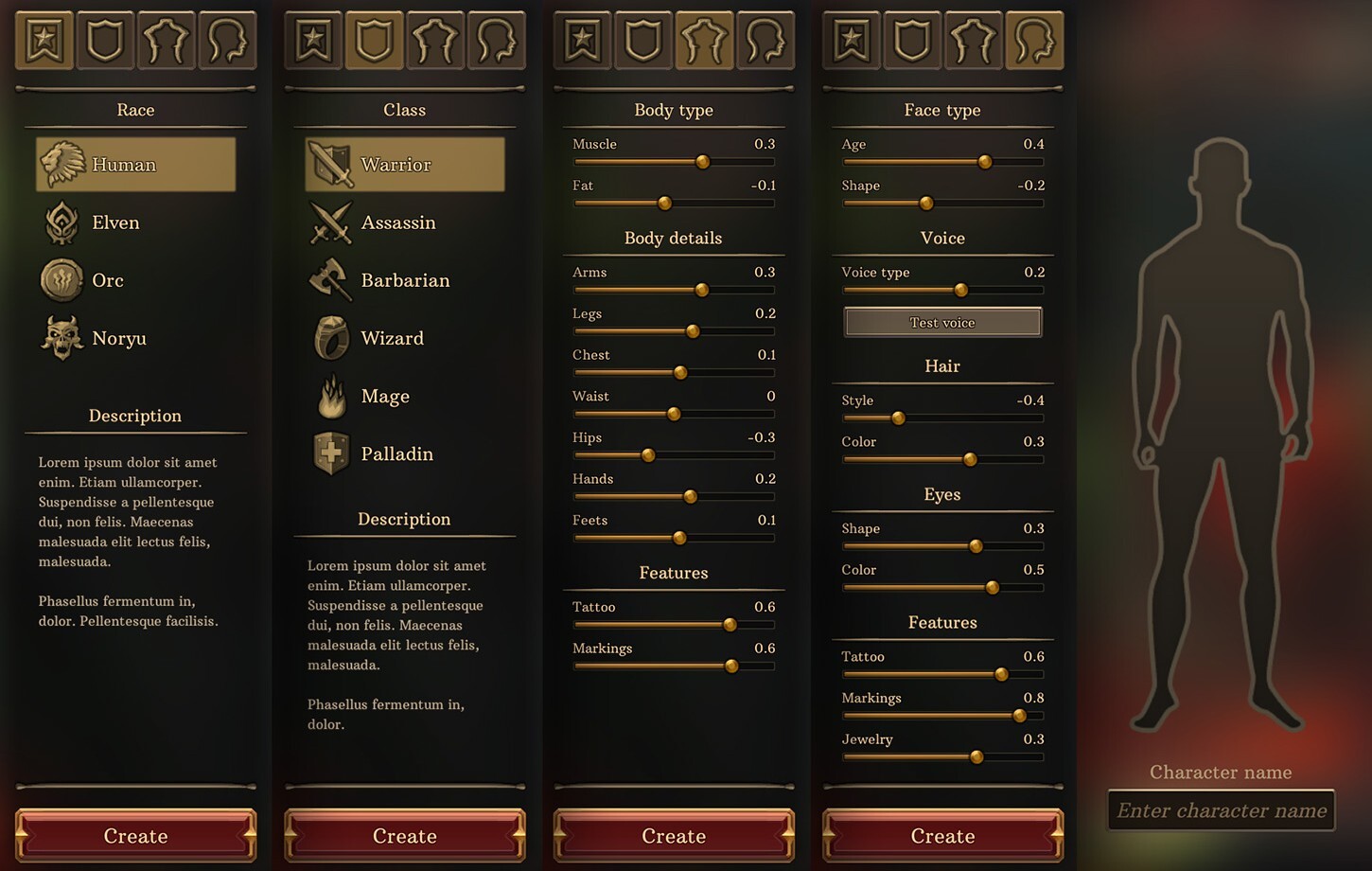Open the Face type head tab
Image resolution: width=1372 pixels, height=871 pixels.
1034,40
